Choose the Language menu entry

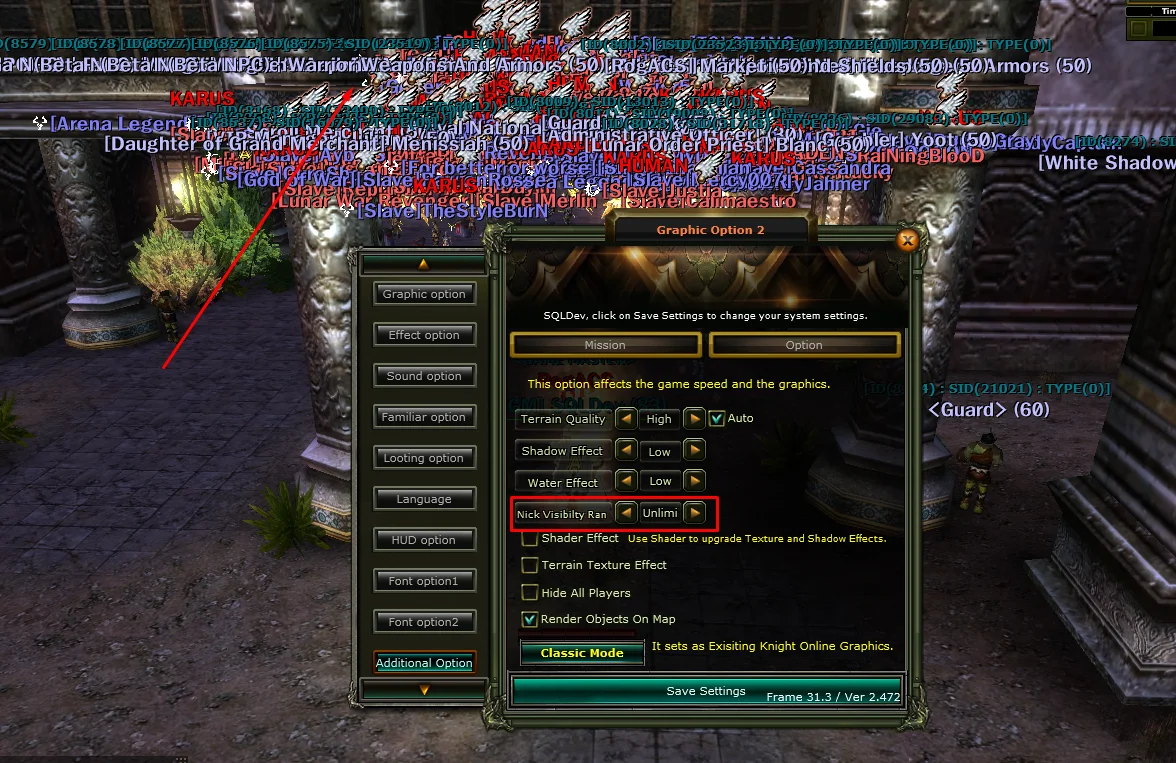click(424, 499)
